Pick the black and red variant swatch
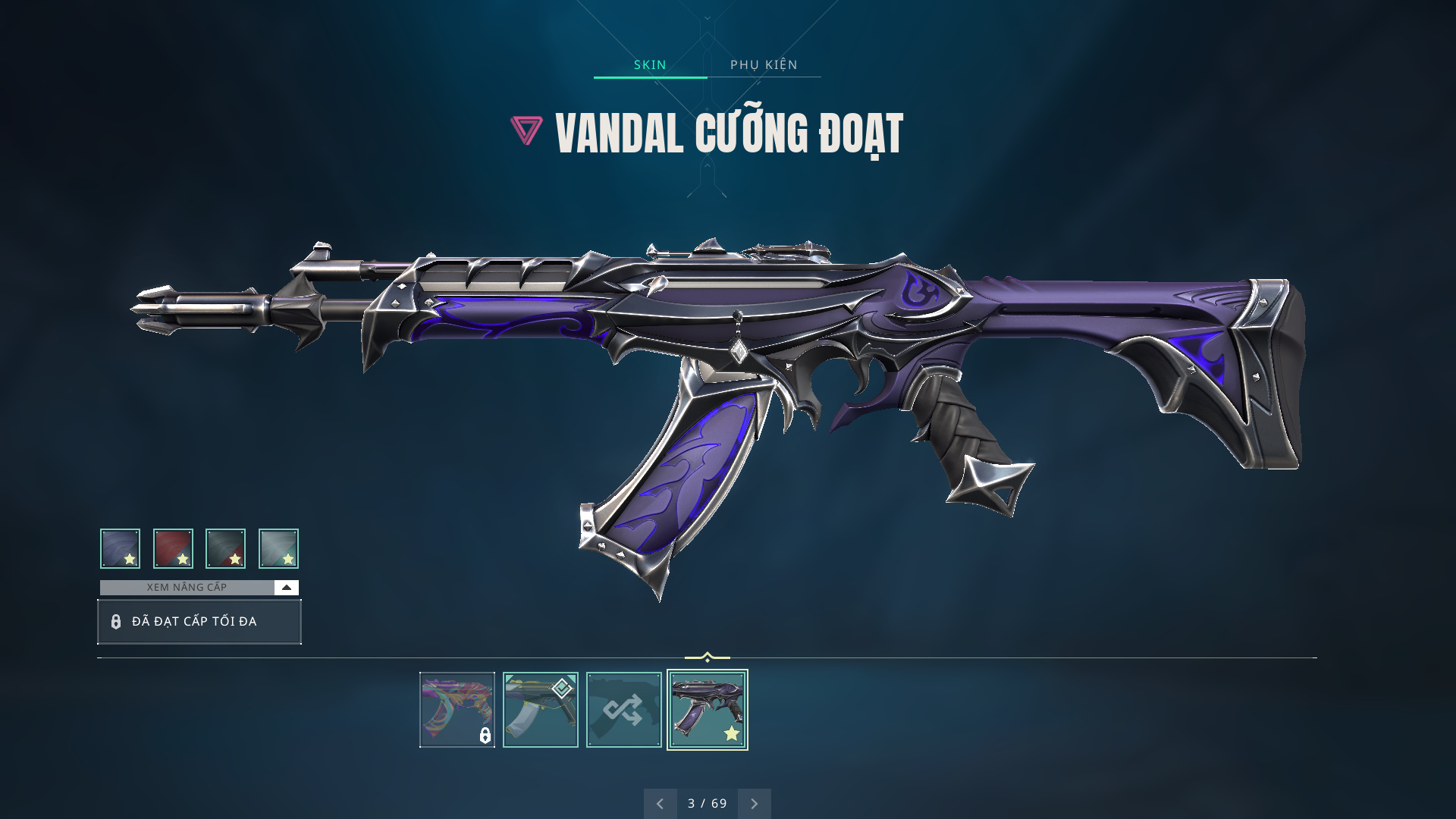Viewport: 1456px width, 819px height. [225, 548]
